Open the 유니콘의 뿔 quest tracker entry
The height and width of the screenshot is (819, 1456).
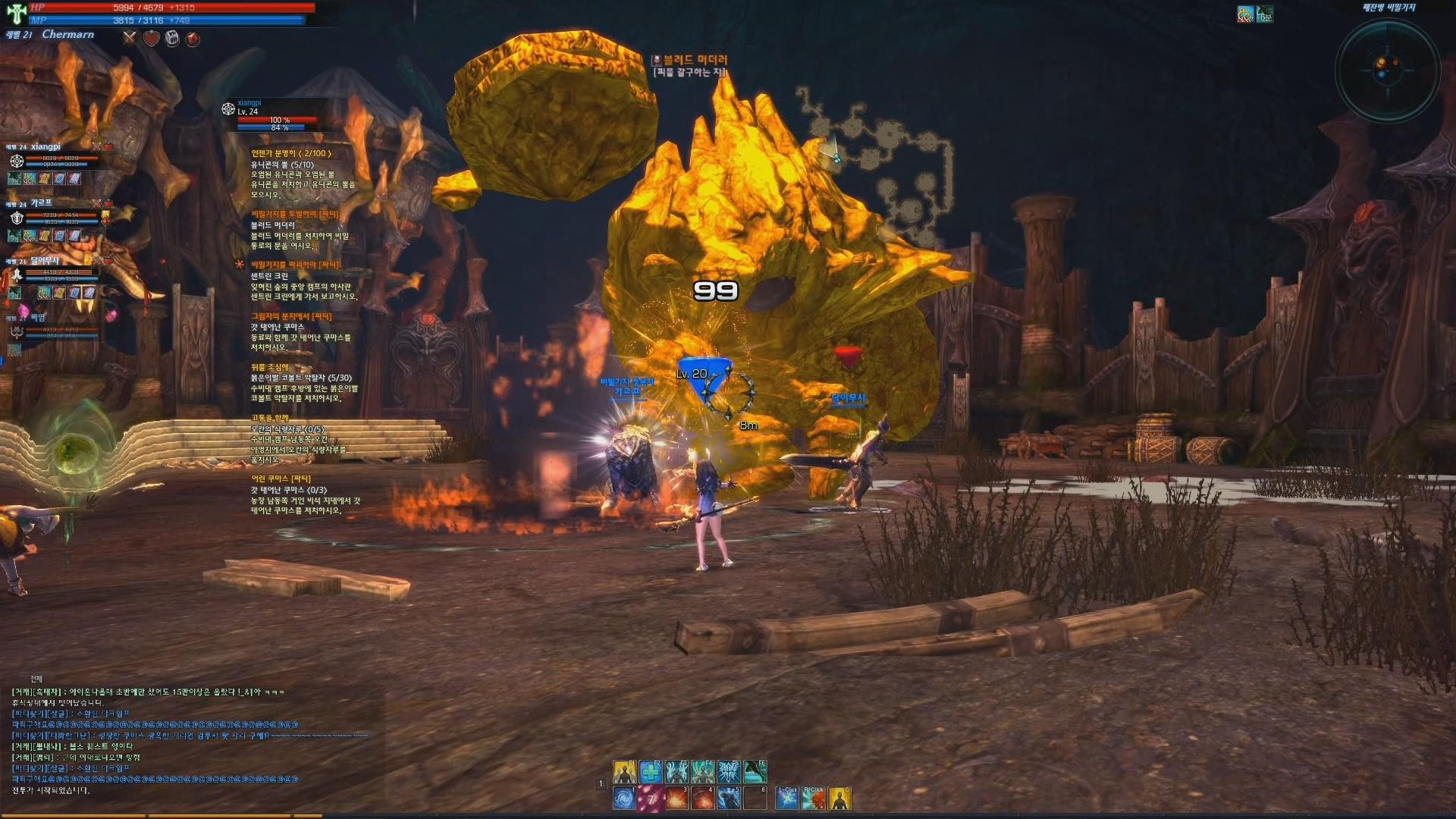coord(282,165)
